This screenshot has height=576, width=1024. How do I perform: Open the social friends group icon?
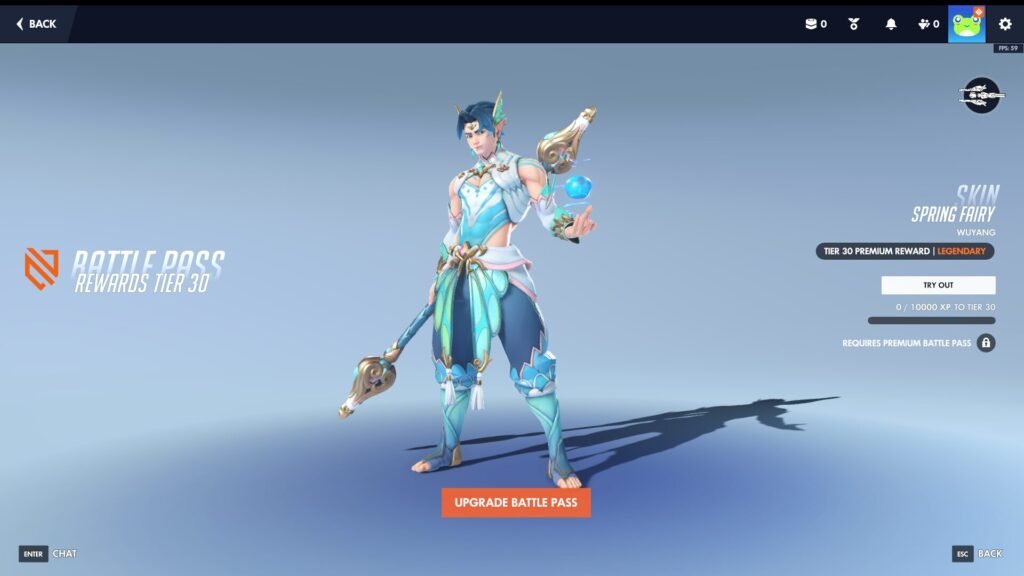(928, 24)
